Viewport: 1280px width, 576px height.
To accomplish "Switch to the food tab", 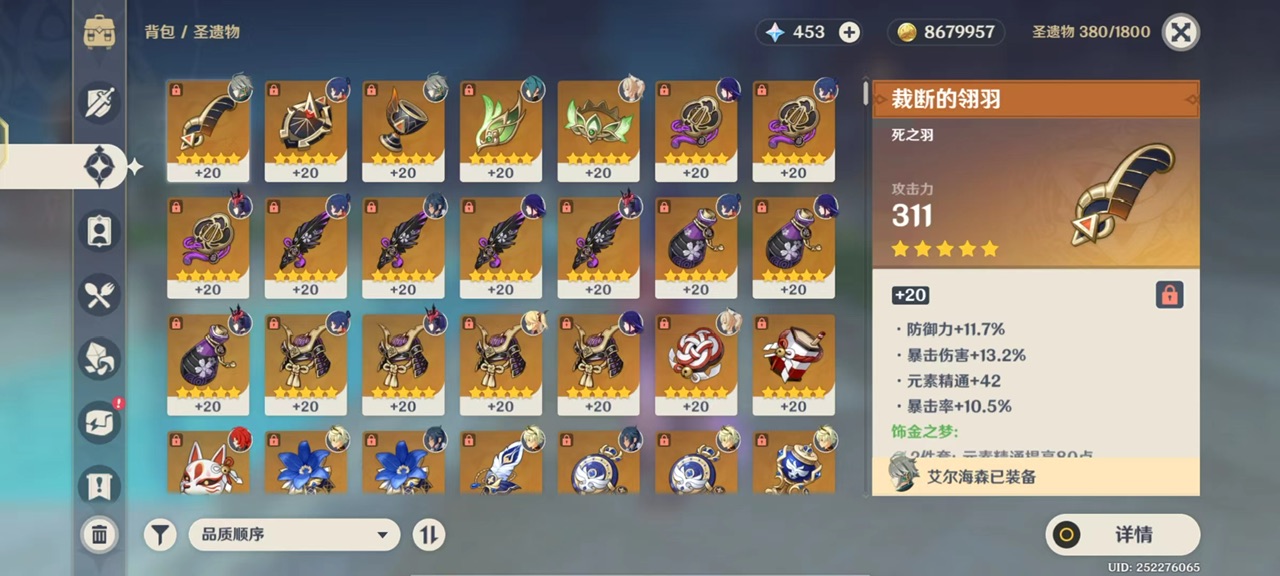I will (x=100, y=294).
